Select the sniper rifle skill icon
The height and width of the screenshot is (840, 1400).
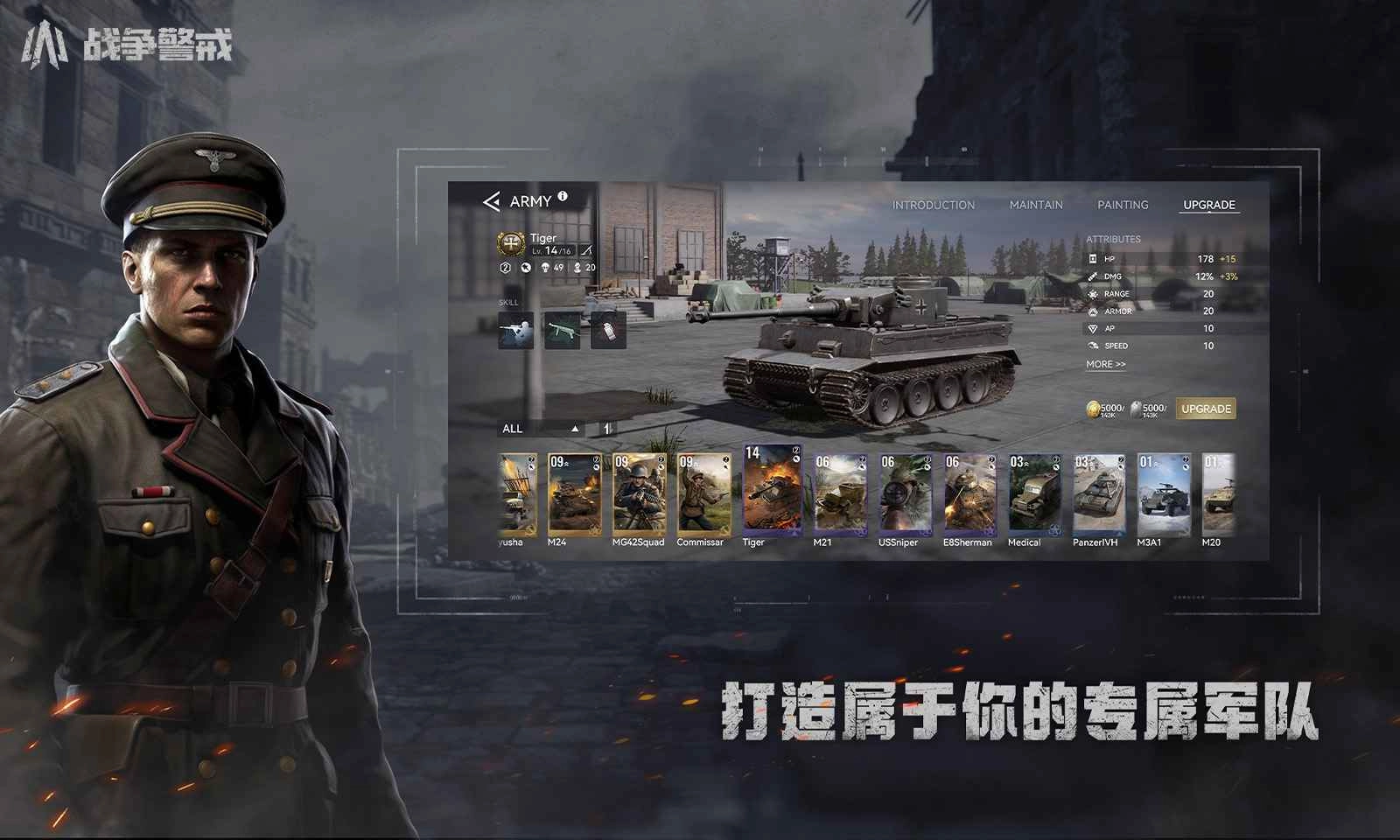coord(515,331)
